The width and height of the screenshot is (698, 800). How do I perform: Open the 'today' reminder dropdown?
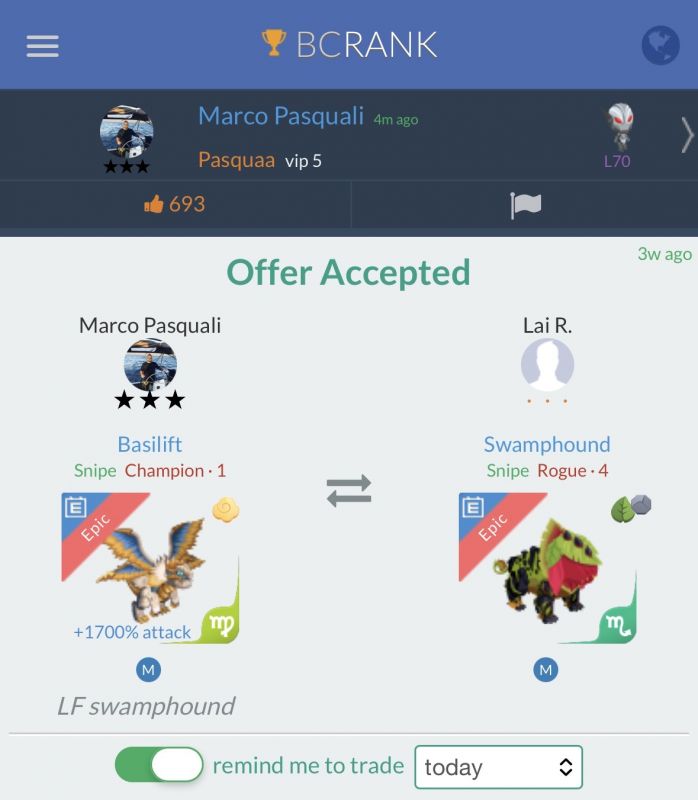click(x=498, y=767)
